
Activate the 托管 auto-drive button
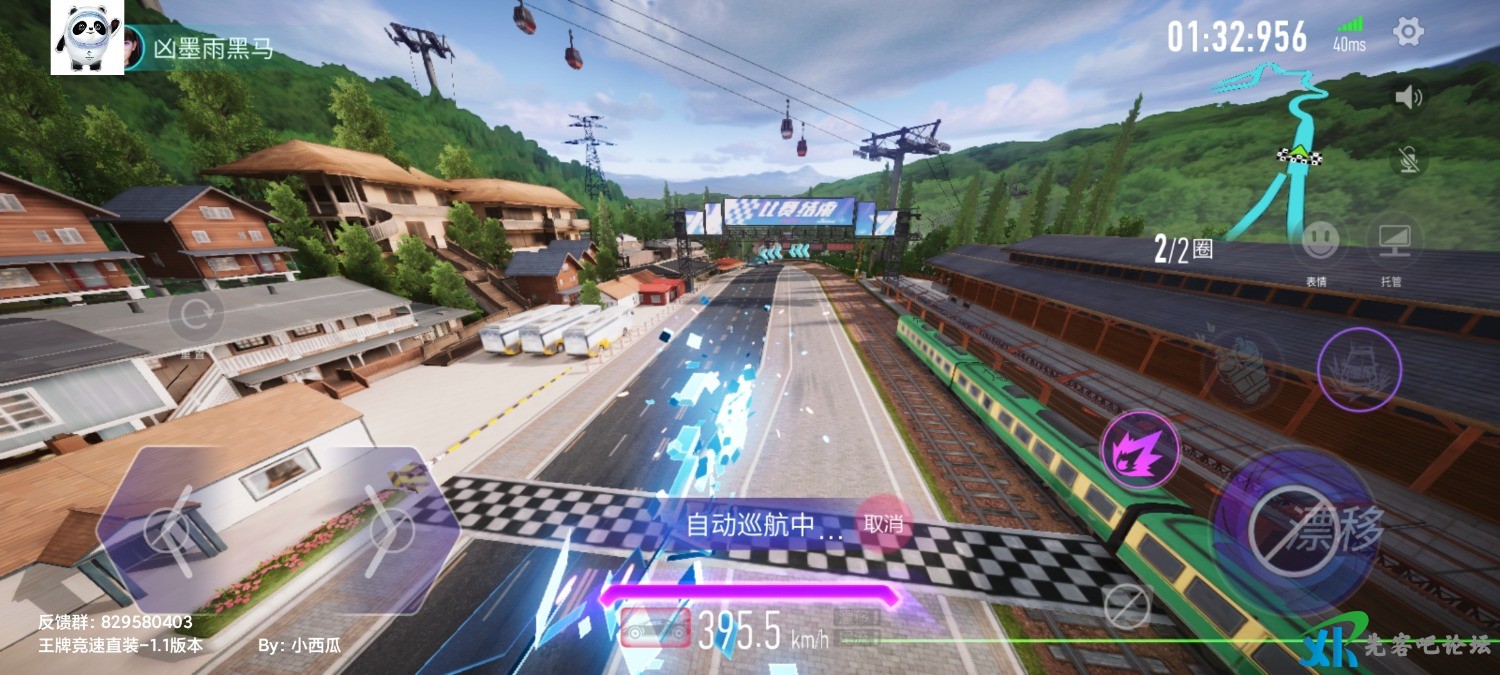point(1391,243)
